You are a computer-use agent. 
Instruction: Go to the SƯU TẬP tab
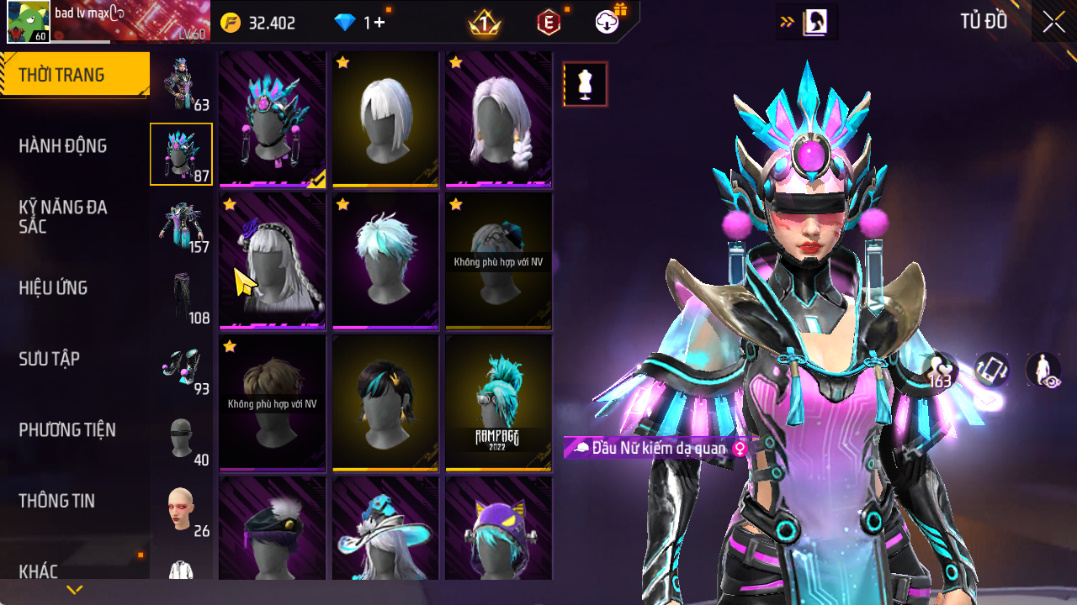click(x=49, y=359)
